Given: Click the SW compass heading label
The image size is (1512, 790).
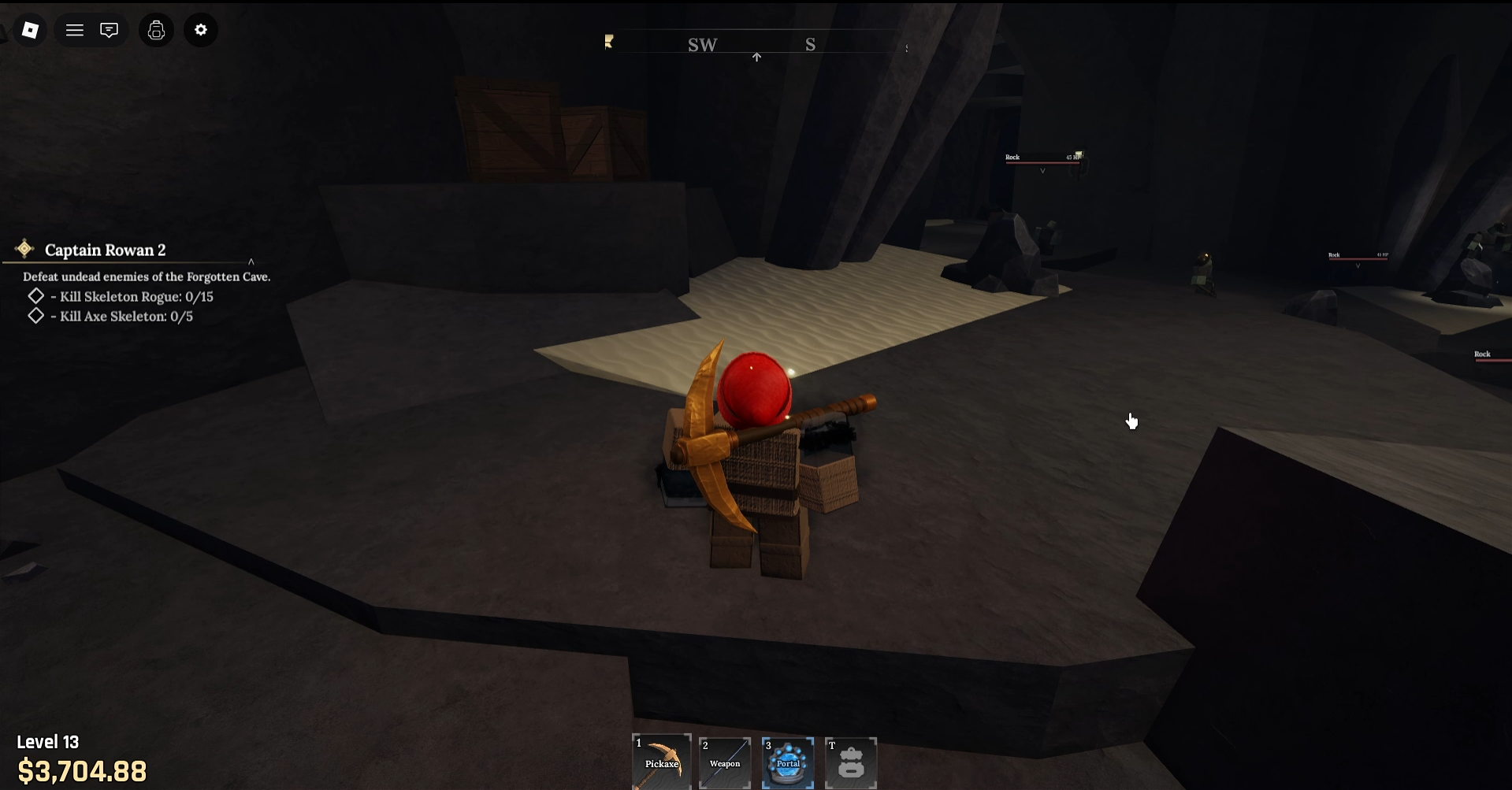Looking at the screenshot, I should click(701, 45).
